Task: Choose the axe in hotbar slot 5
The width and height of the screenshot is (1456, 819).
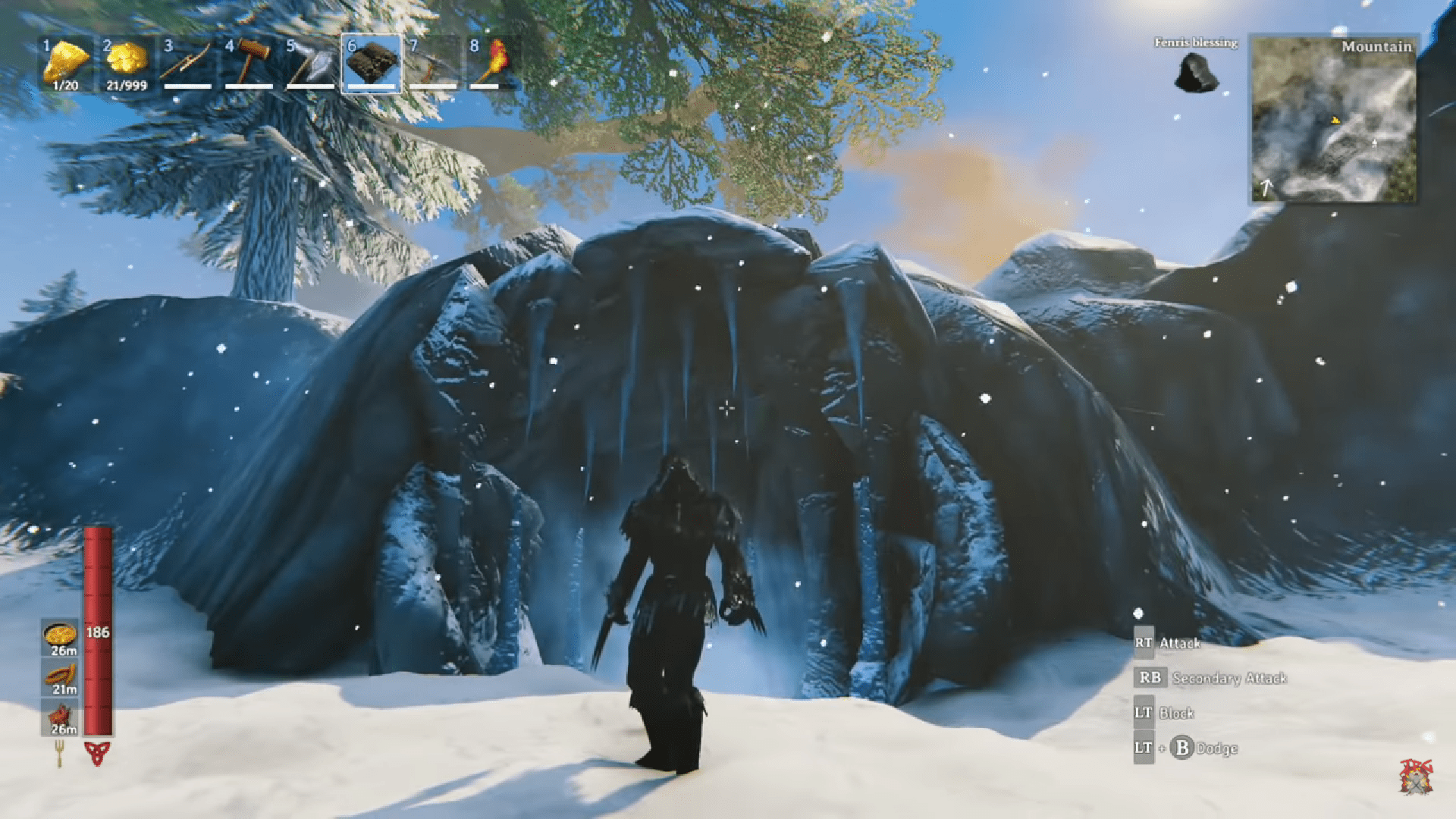Action: point(310,62)
